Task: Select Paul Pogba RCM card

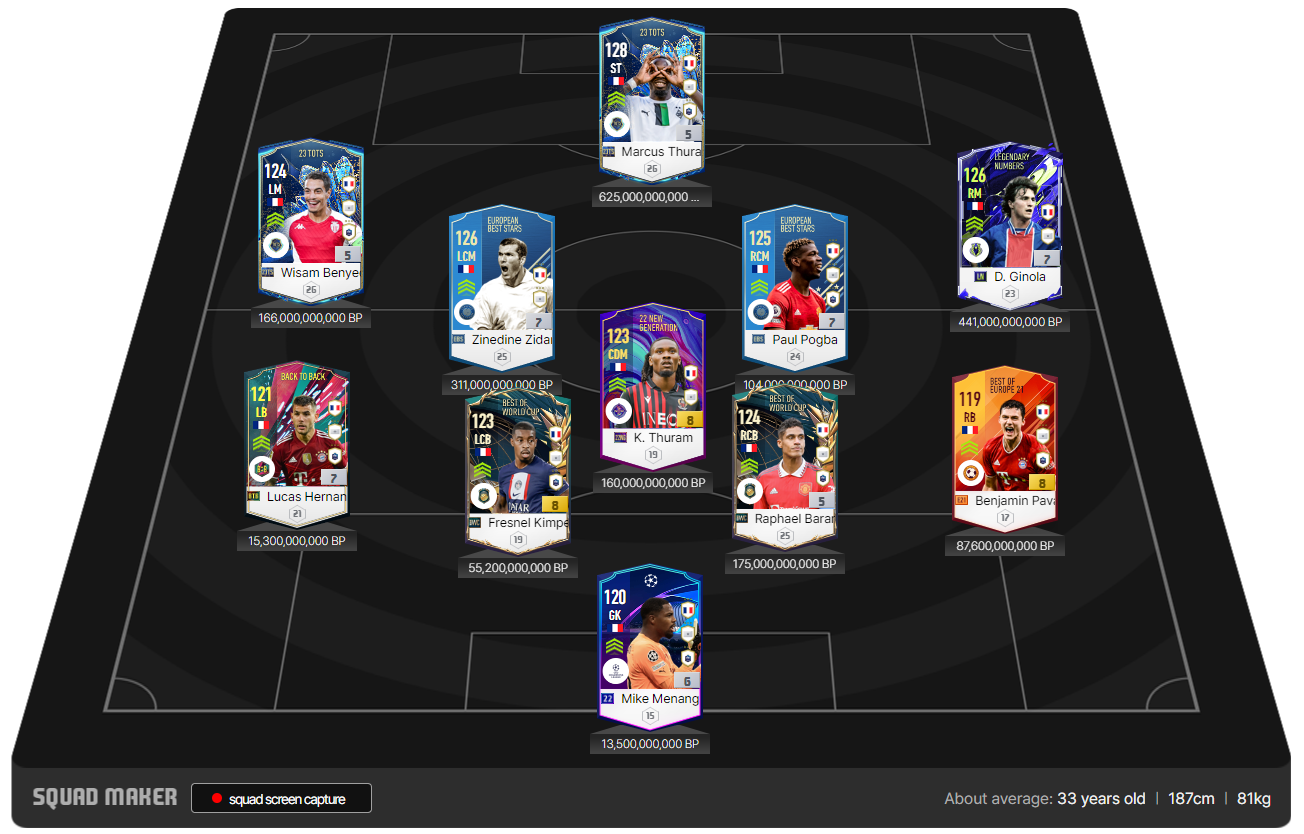Action: 794,285
